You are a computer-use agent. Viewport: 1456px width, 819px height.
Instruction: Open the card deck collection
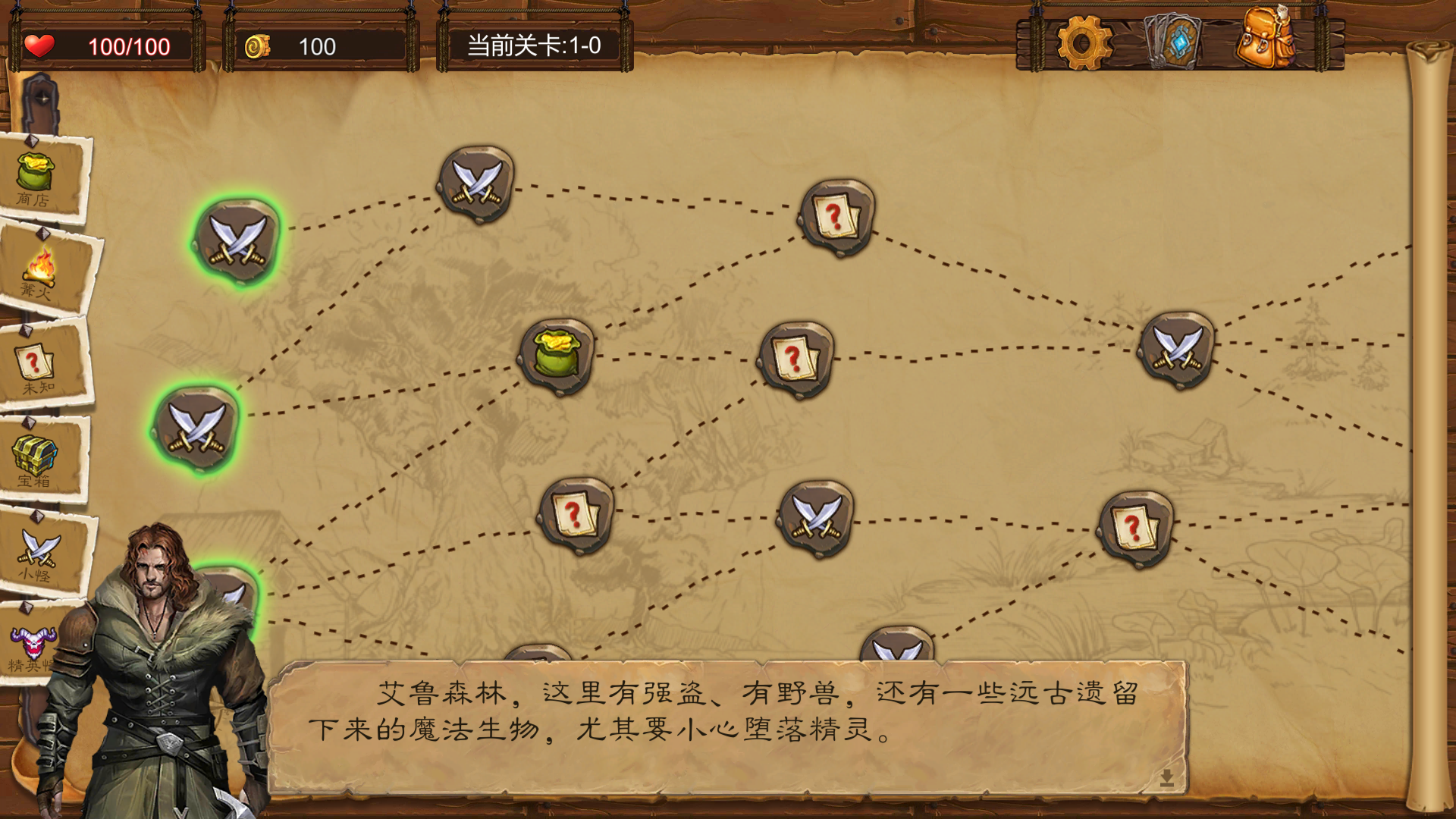point(1174,34)
